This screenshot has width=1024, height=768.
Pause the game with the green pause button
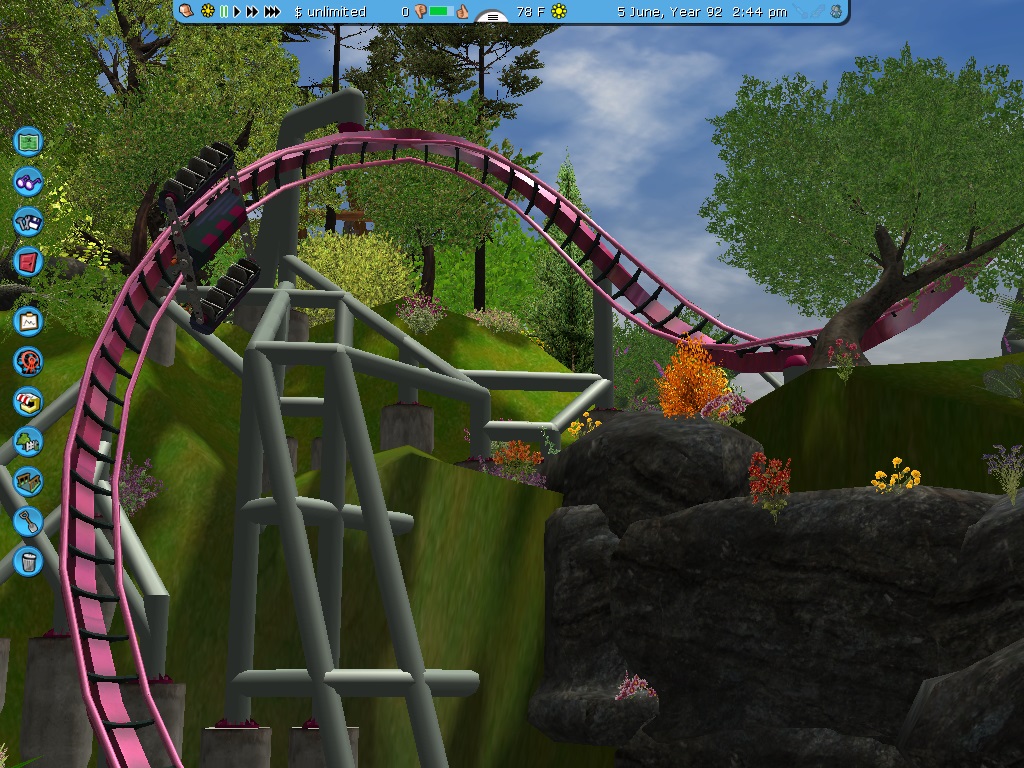[x=224, y=12]
